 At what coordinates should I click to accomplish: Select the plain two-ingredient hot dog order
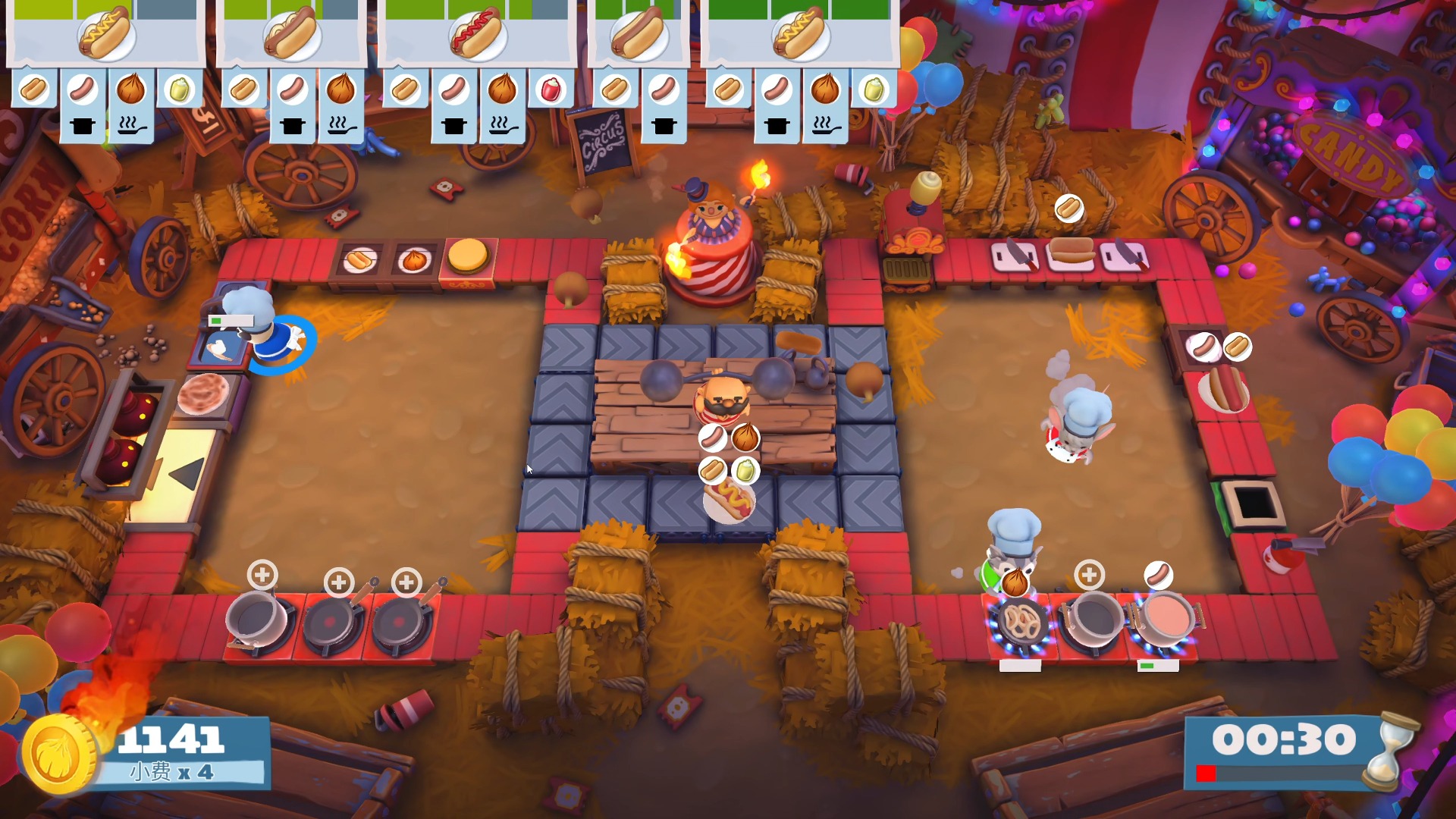pyautogui.click(x=639, y=34)
